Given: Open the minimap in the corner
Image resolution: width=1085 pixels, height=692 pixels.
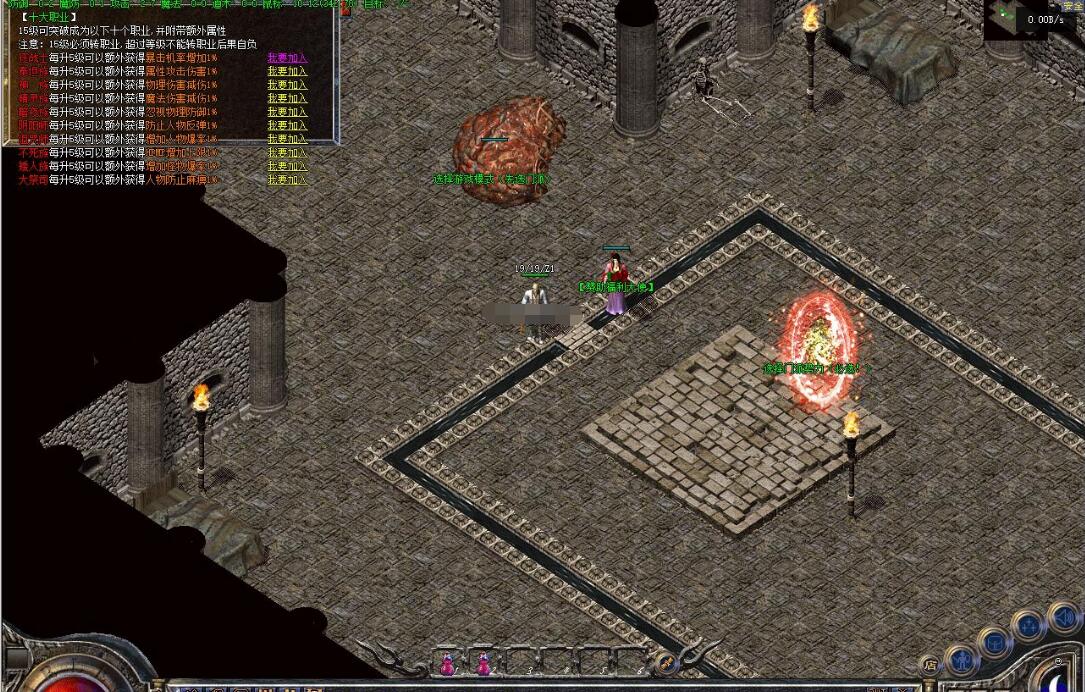Looking at the screenshot, I should [x=1015, y=20].
